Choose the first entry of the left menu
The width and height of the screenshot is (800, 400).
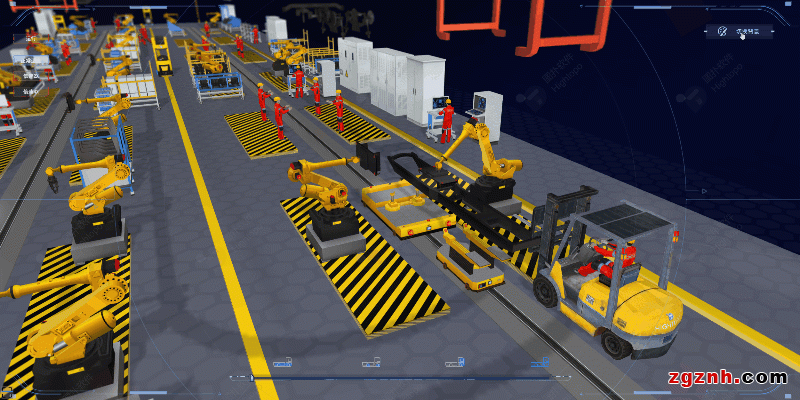30,40
